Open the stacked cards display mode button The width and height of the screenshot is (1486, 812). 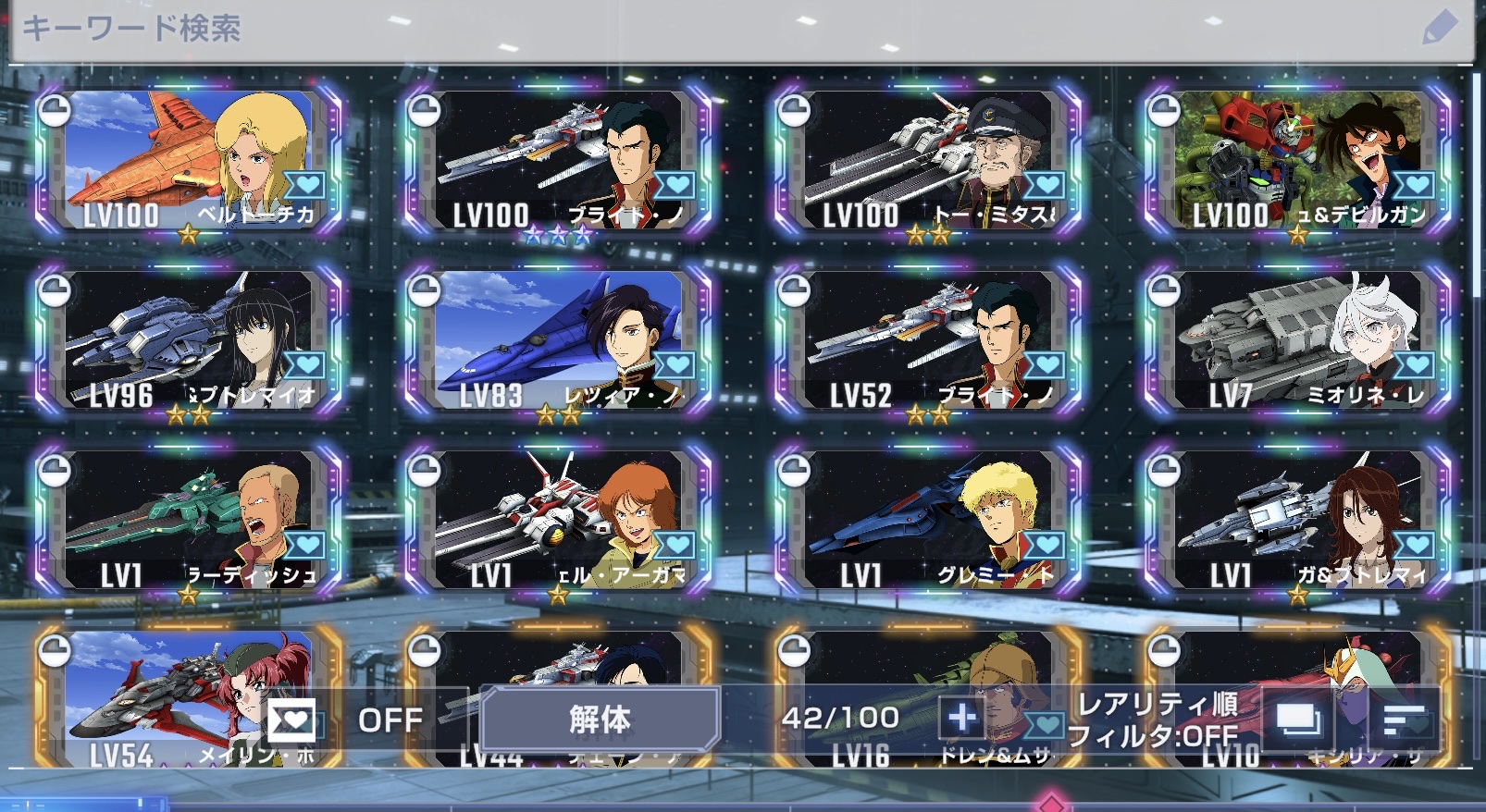[x=1298, y=719]
